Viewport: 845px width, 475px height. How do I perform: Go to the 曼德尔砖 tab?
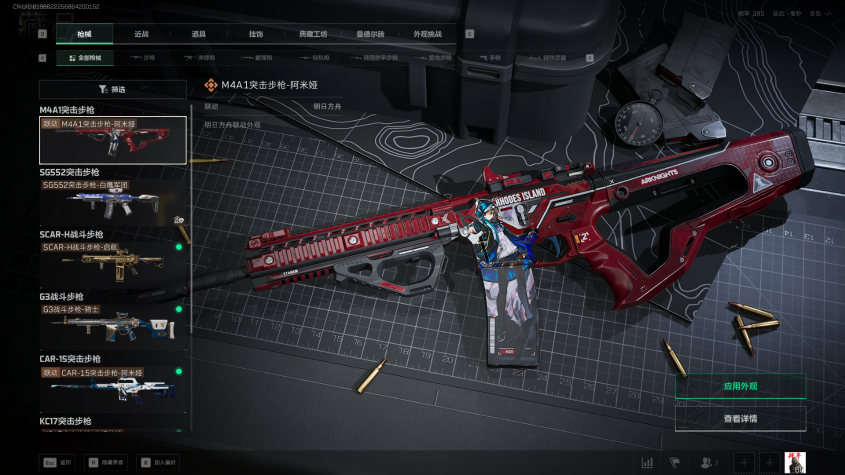click(371, 33)
